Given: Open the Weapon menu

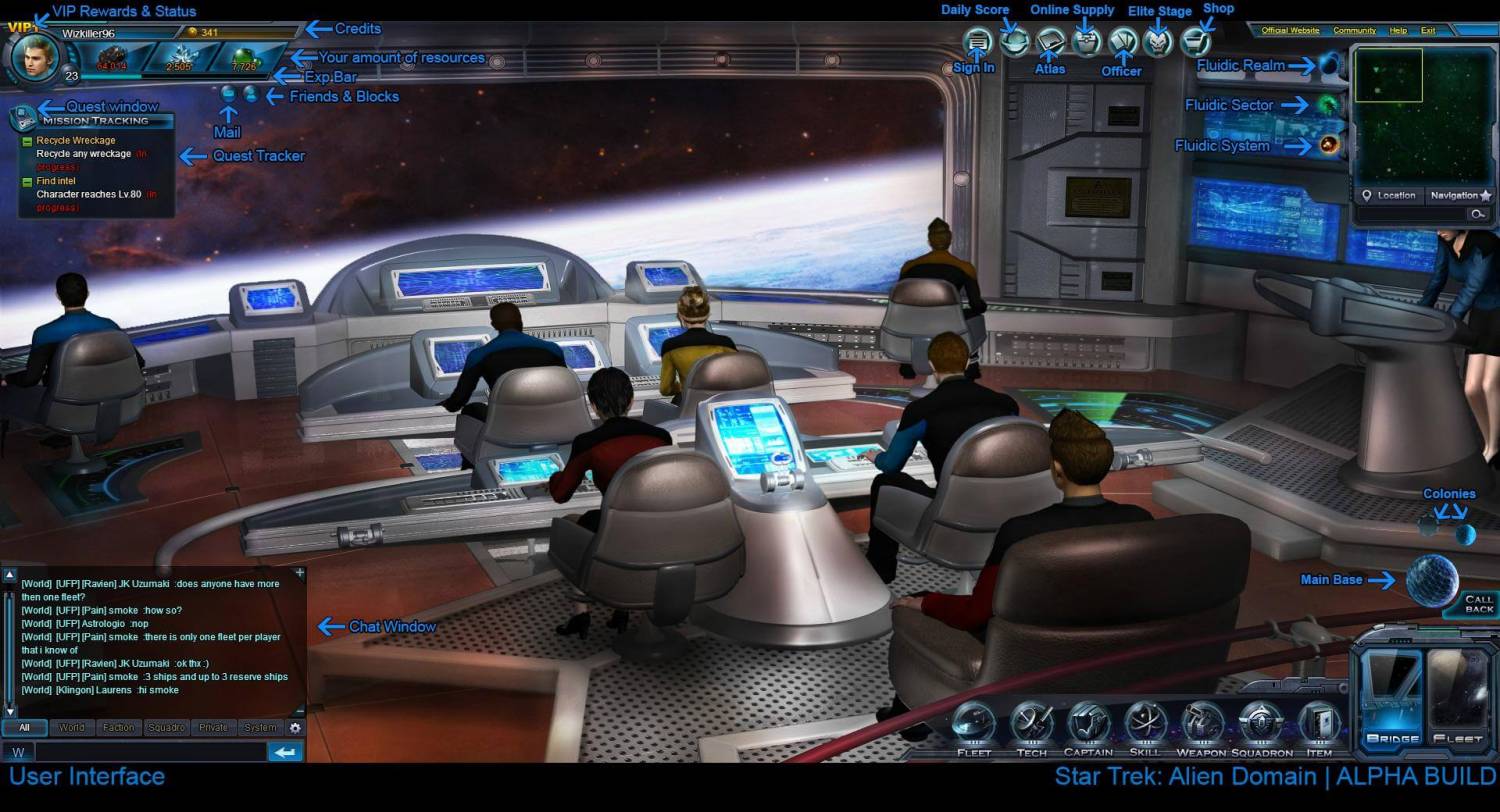Looking at the screenshot, I should (1201, 727).
